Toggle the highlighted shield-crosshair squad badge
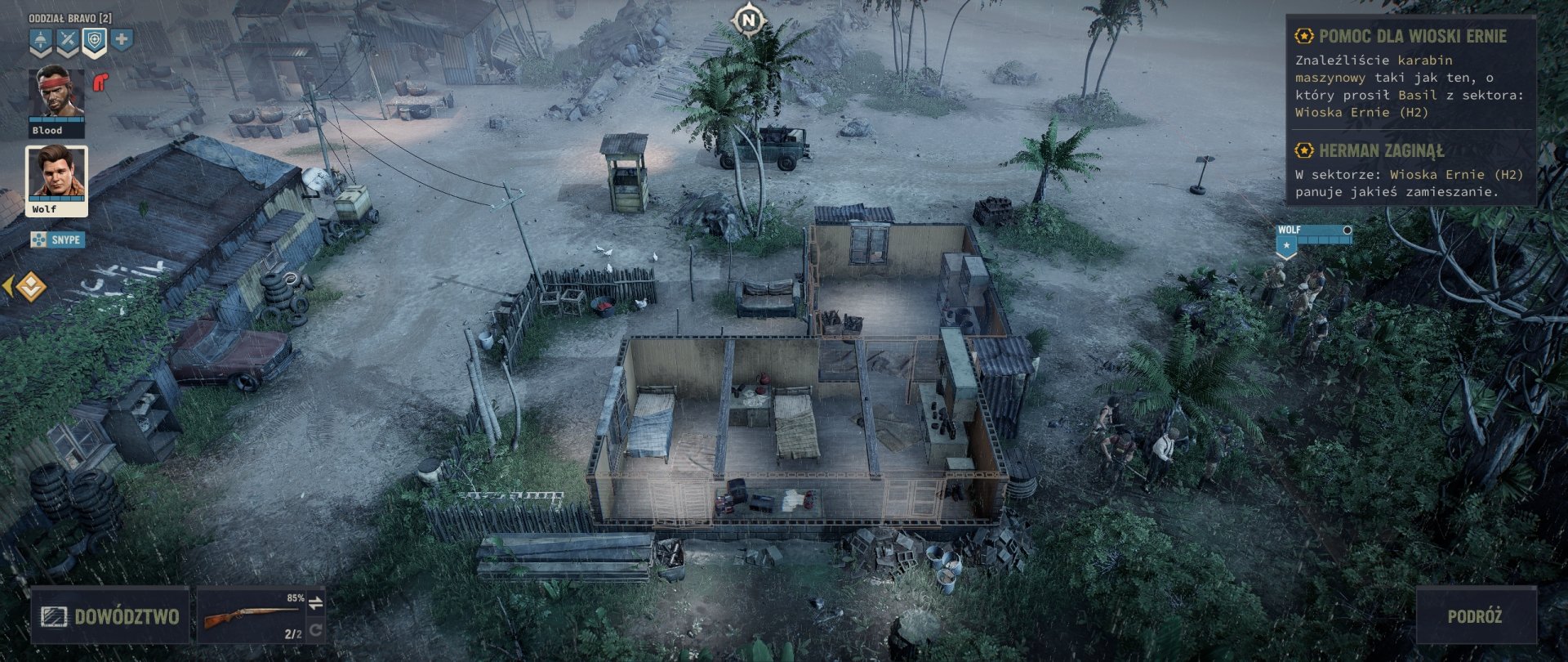 click(93, 39)
